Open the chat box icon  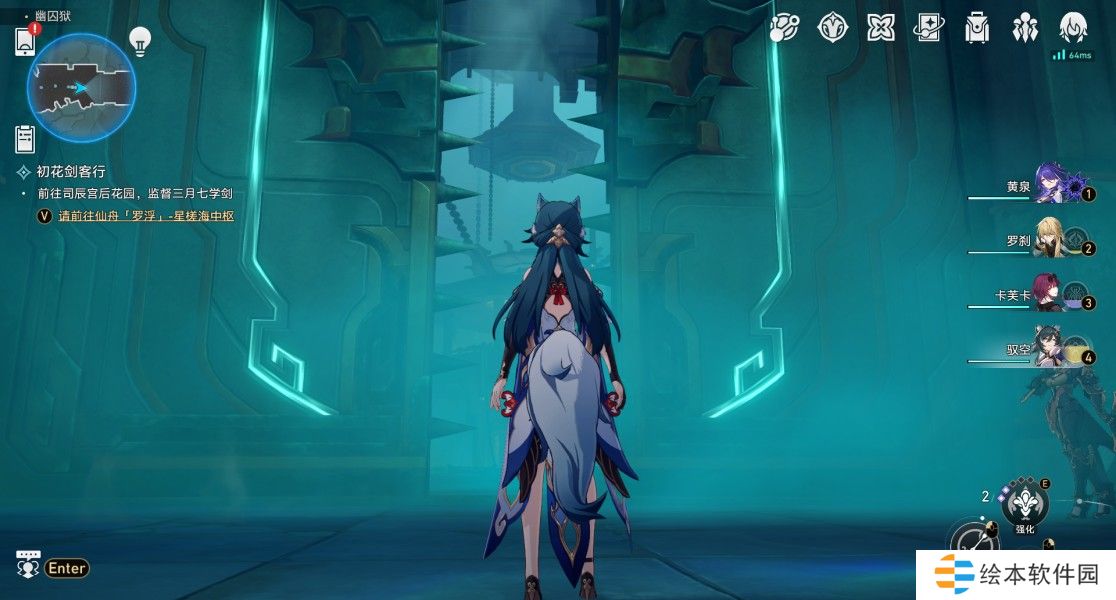[x=28, y=564]
